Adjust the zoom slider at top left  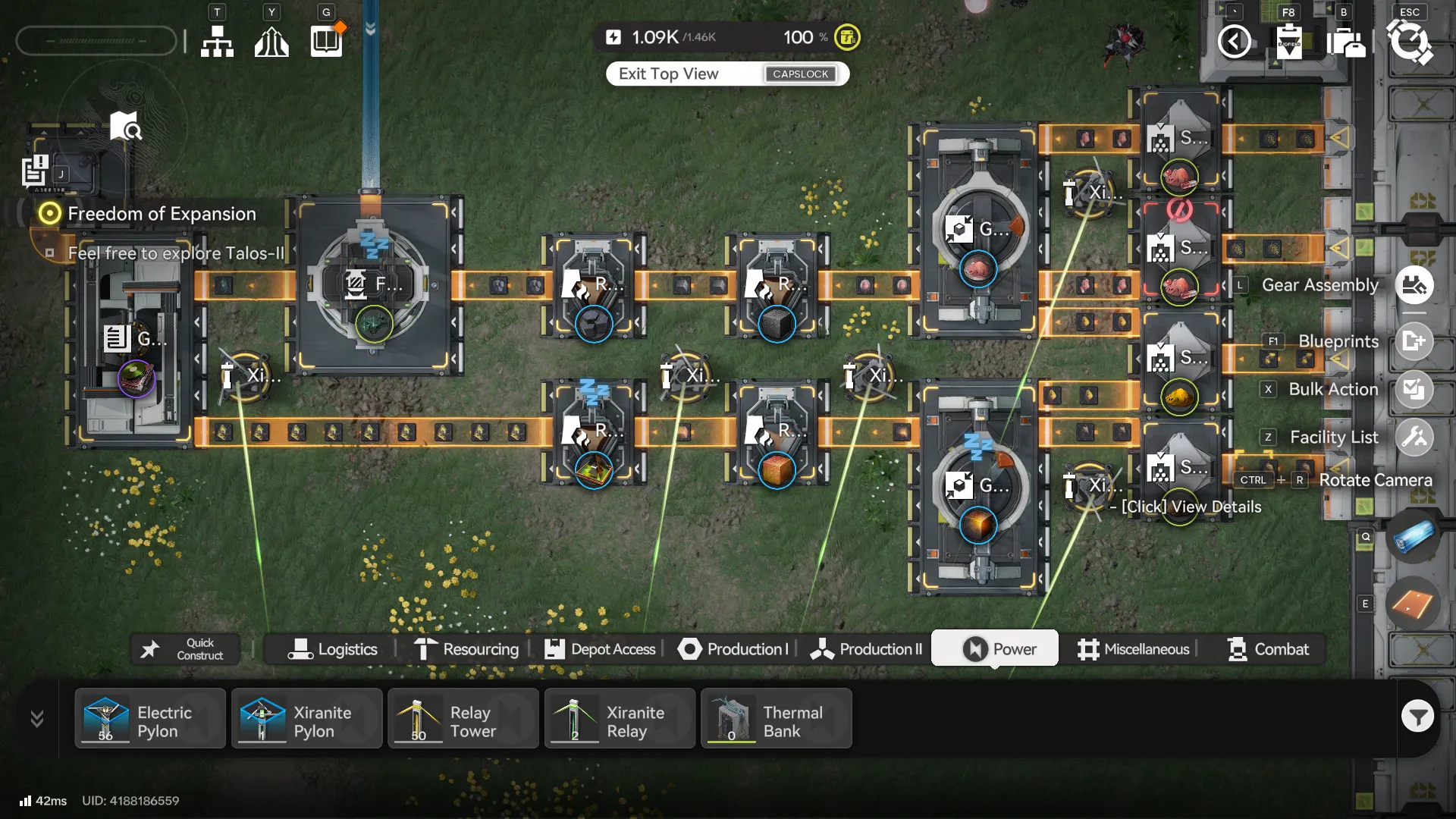[96, 40]
